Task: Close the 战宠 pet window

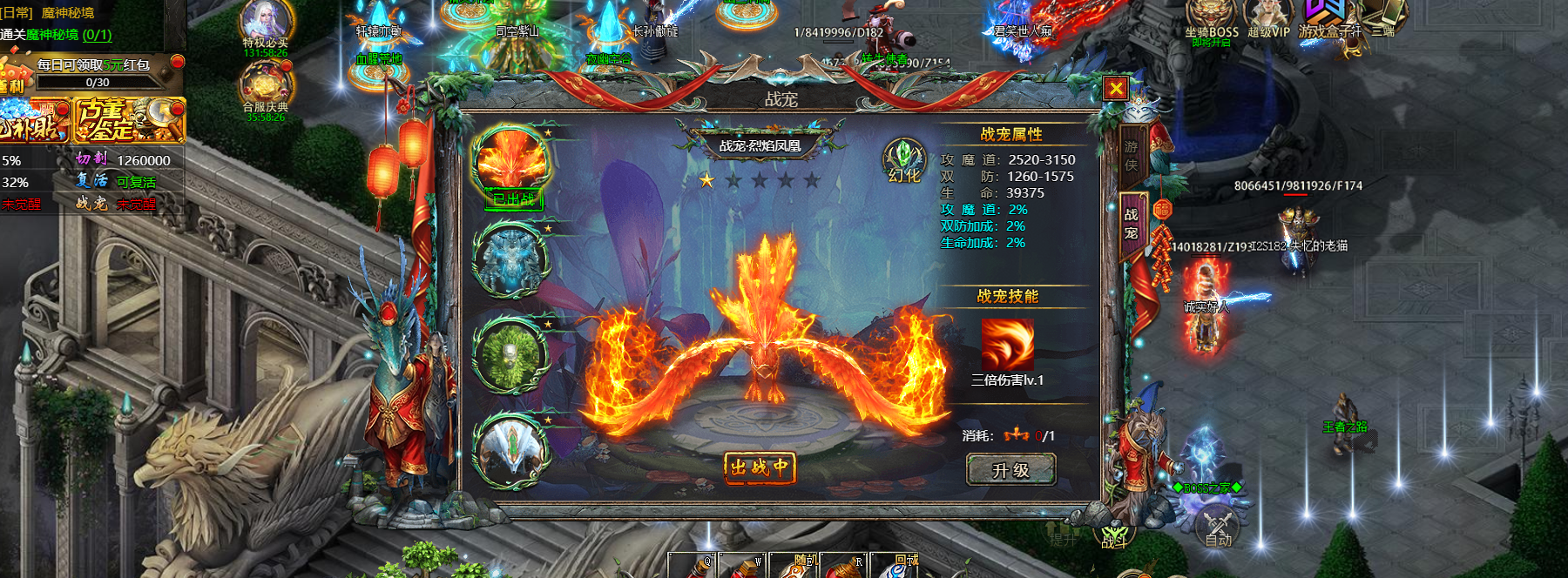Action: click(1115, 88)
